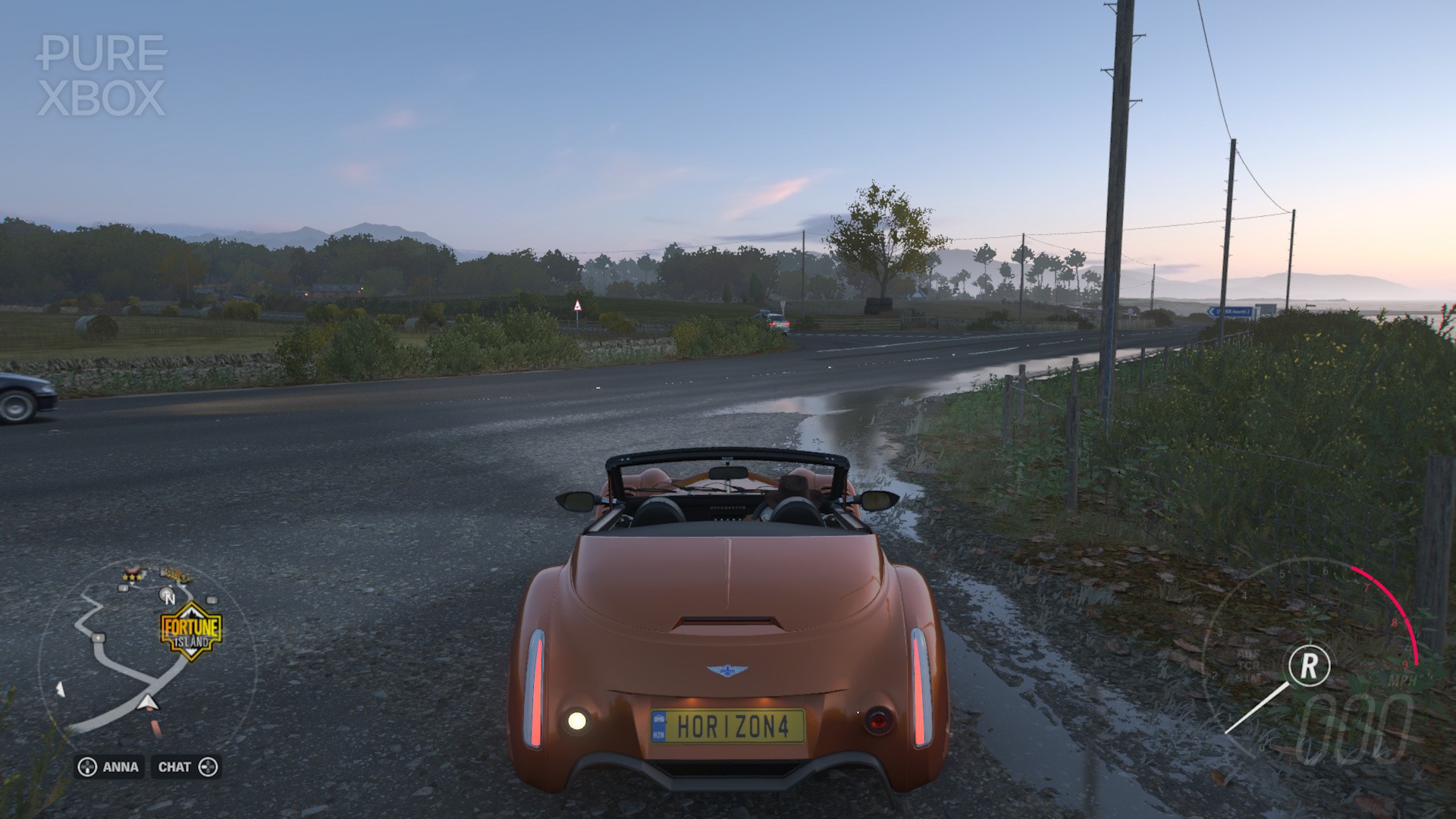Select the Fortune Island map marker

(x=190, y=629)
